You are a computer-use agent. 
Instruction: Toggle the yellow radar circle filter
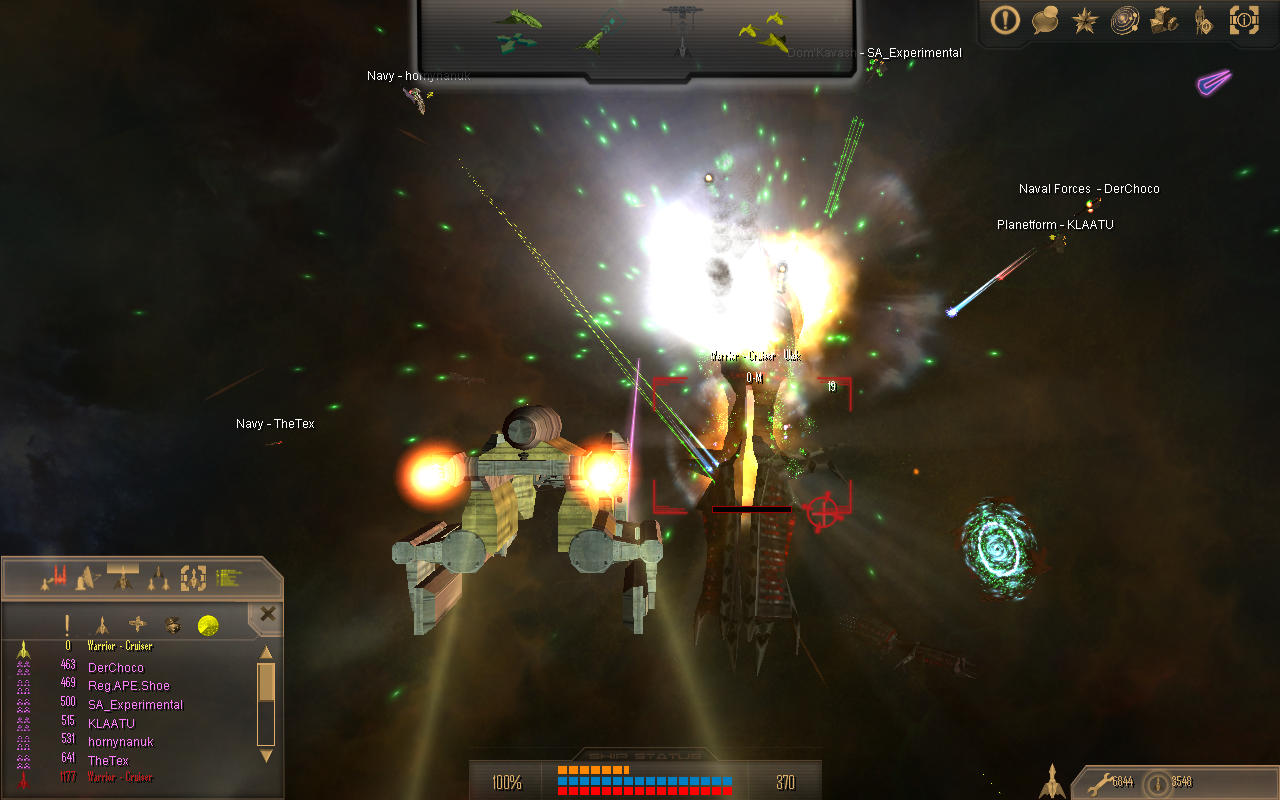click(208, 626)
